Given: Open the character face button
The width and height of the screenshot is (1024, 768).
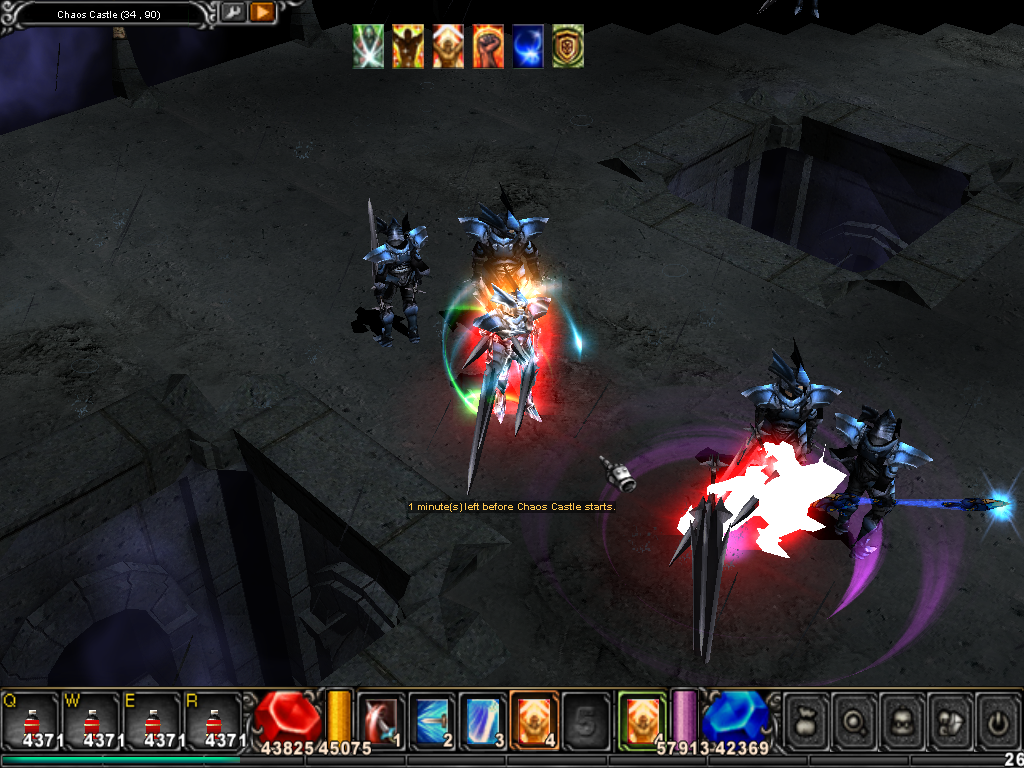Looking at the screenshot, I should 903,718.
